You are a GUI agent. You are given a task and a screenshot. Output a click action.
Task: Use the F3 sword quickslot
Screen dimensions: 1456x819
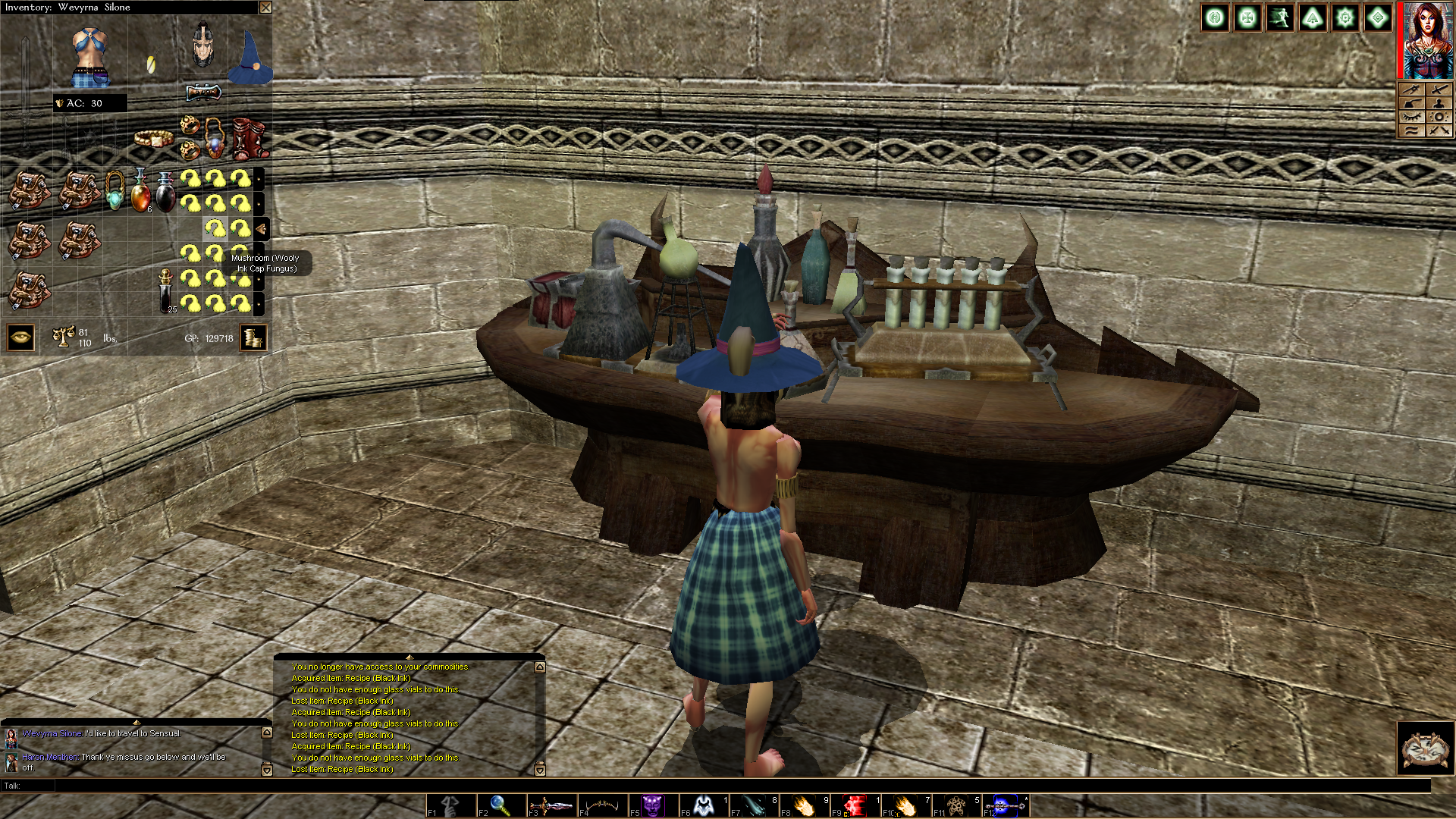[x=551, y=805]
